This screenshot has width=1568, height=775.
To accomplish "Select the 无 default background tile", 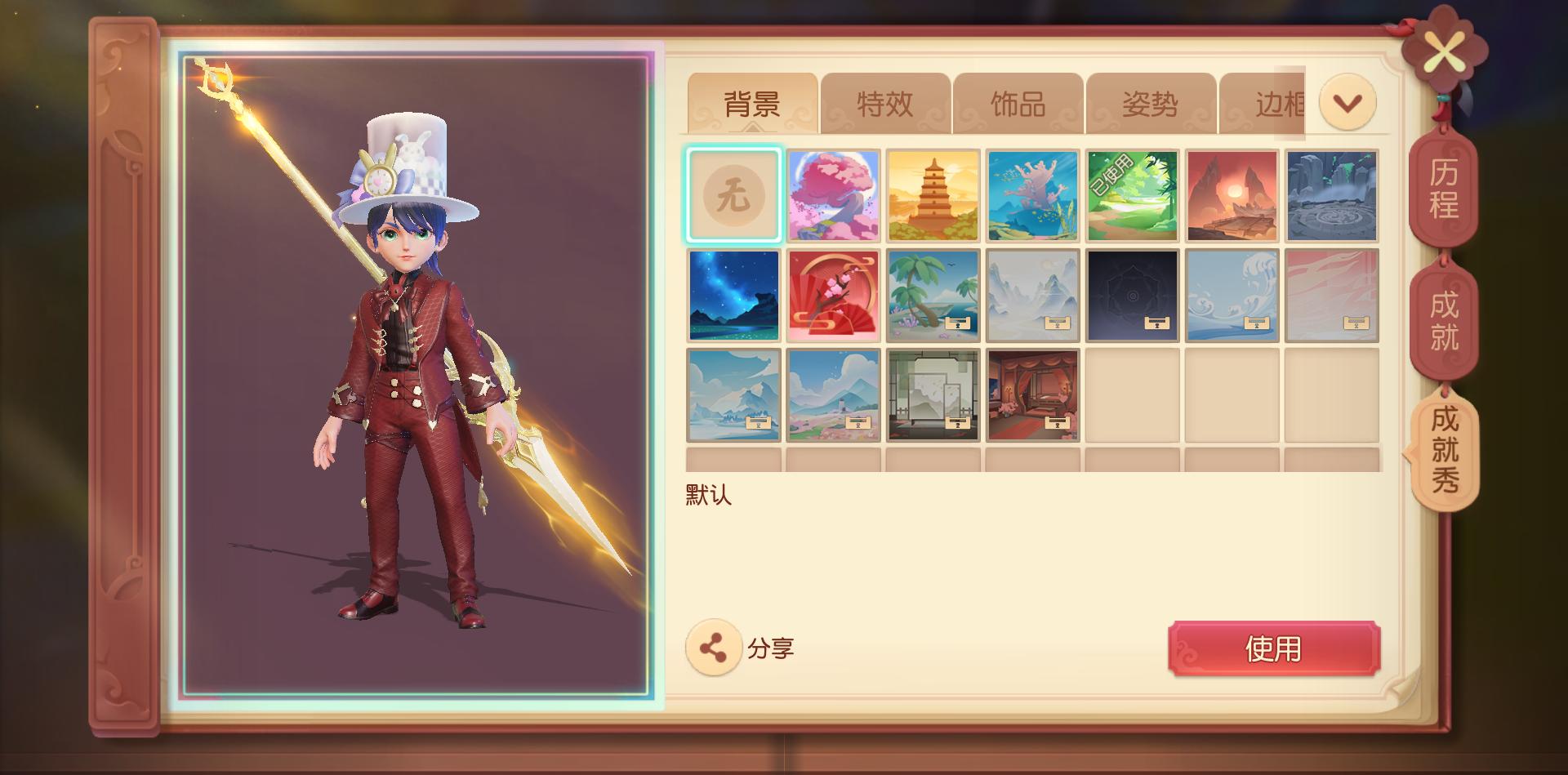I will 733,195.
